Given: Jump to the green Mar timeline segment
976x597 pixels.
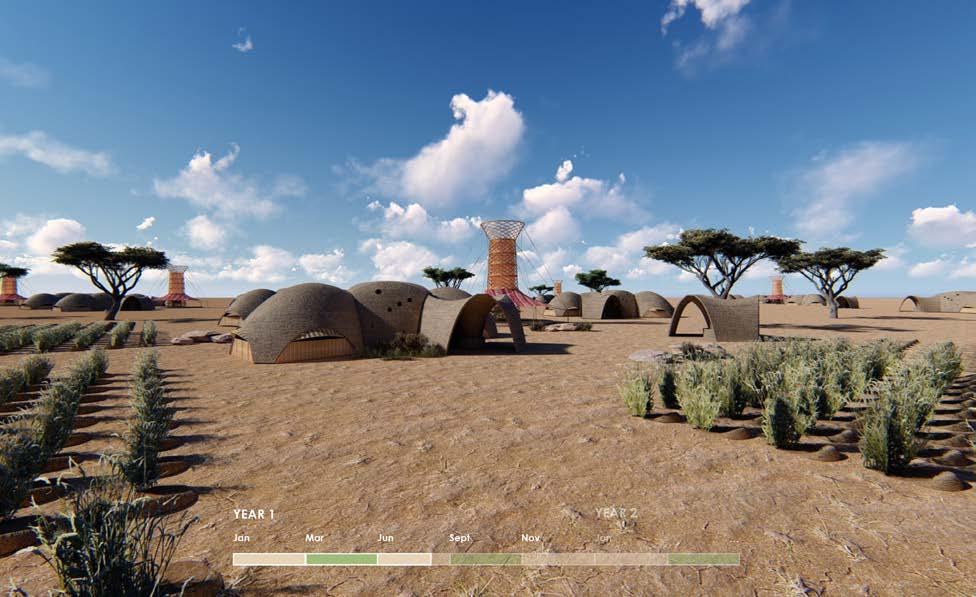Looking at the screenshot, I should click(341, 559).
